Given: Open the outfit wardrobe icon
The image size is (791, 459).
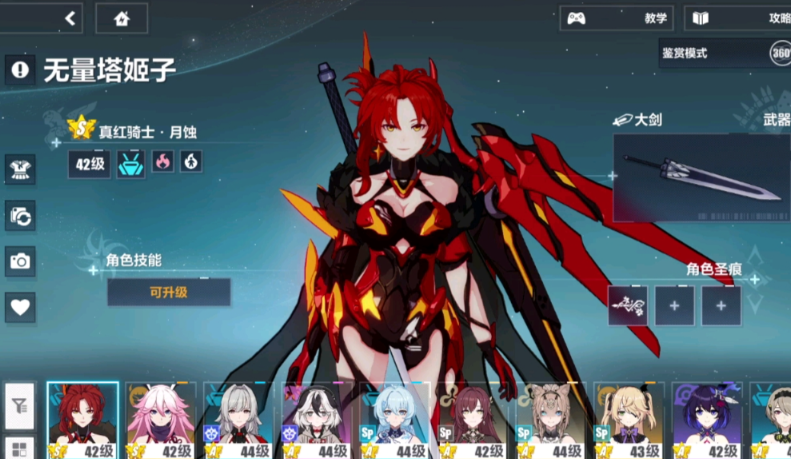Looking at the screenshot, I should [20, 168].
